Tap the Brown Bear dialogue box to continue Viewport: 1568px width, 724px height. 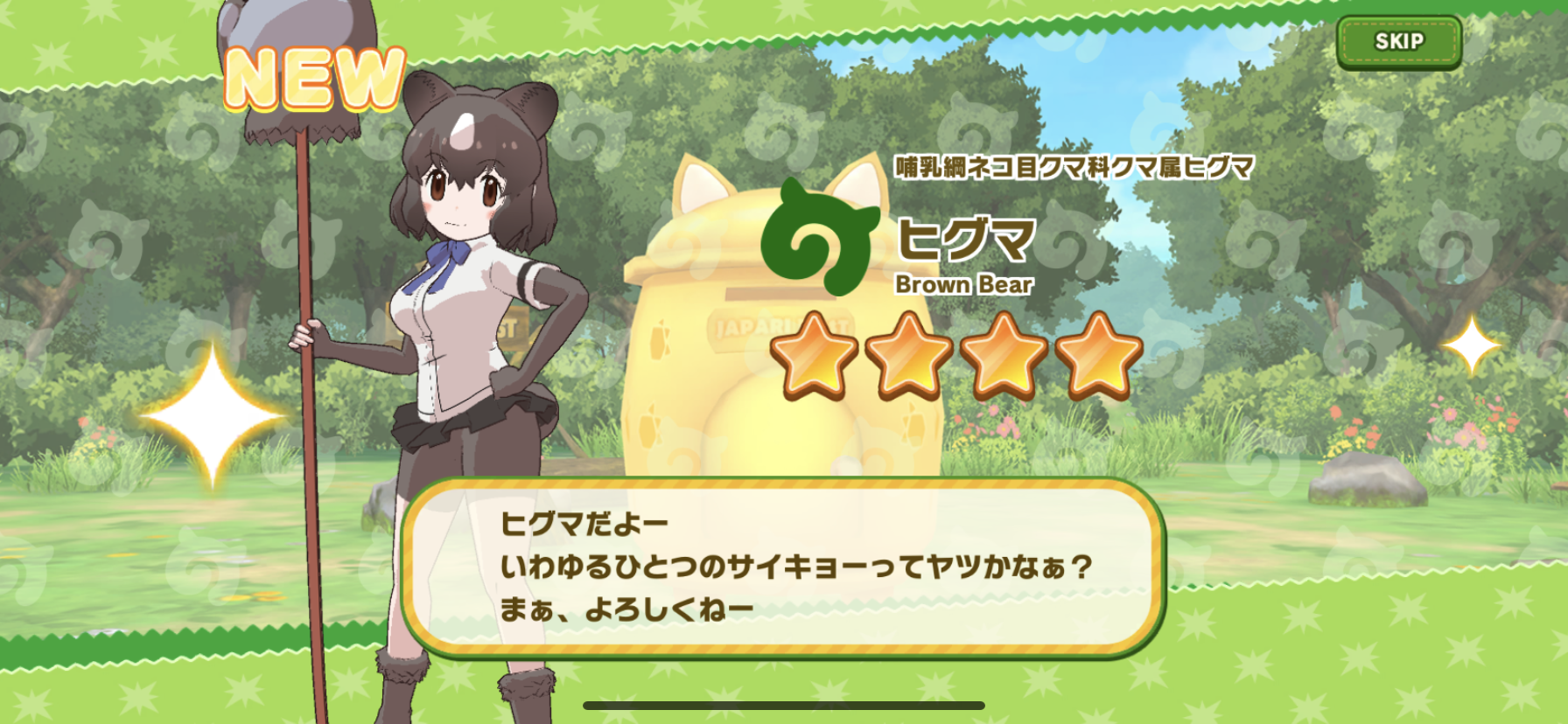pyautogui.click(x=784, y=567)
